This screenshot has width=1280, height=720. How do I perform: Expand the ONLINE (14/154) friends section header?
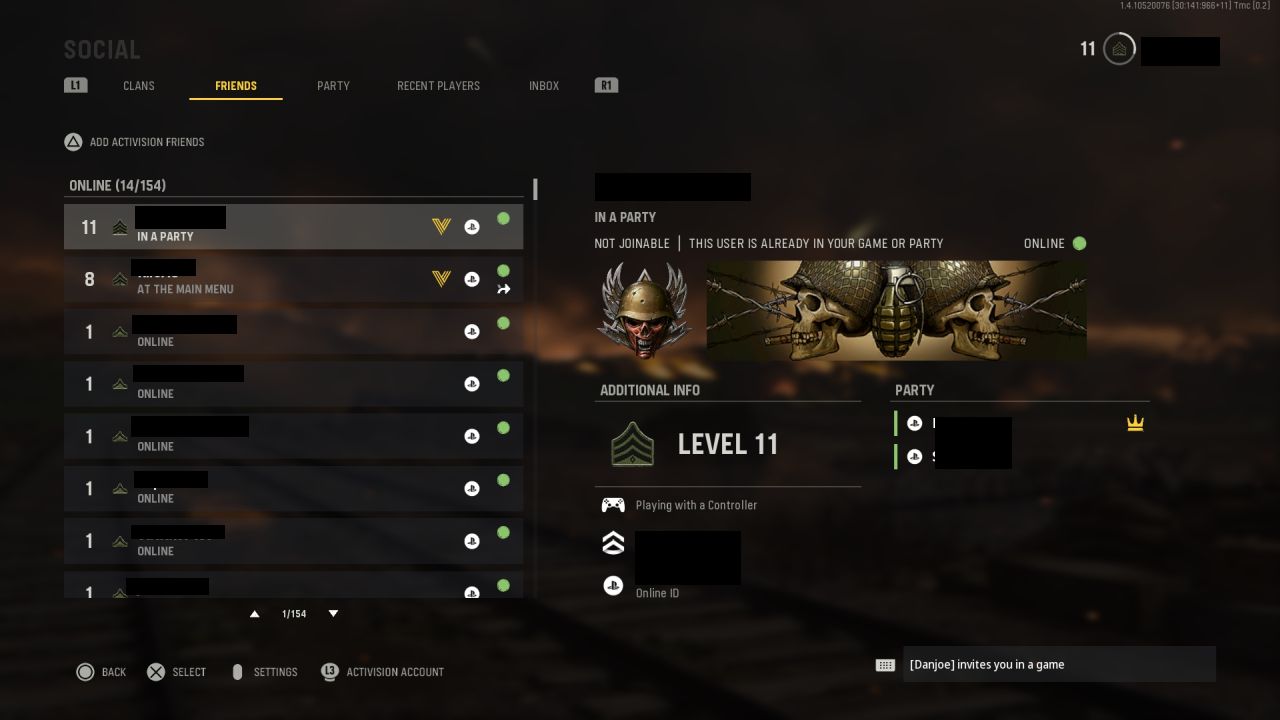click(117, 185)
